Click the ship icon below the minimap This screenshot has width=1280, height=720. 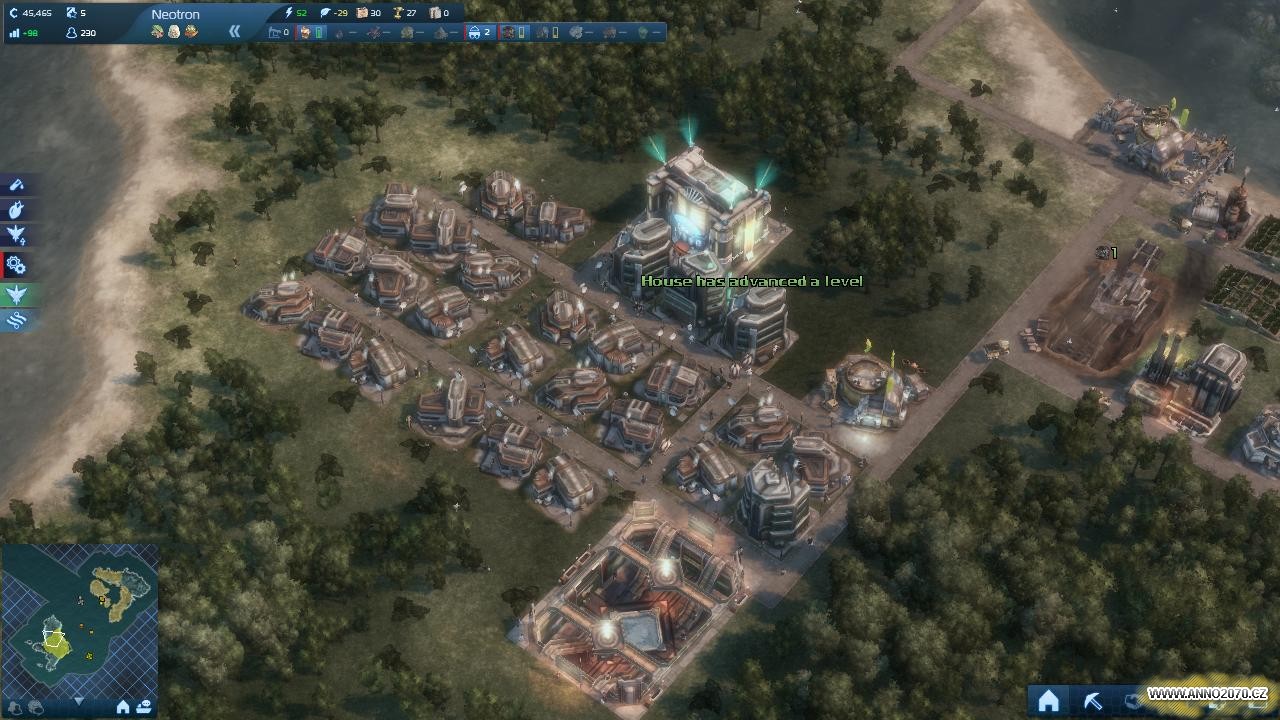(143, 707)
